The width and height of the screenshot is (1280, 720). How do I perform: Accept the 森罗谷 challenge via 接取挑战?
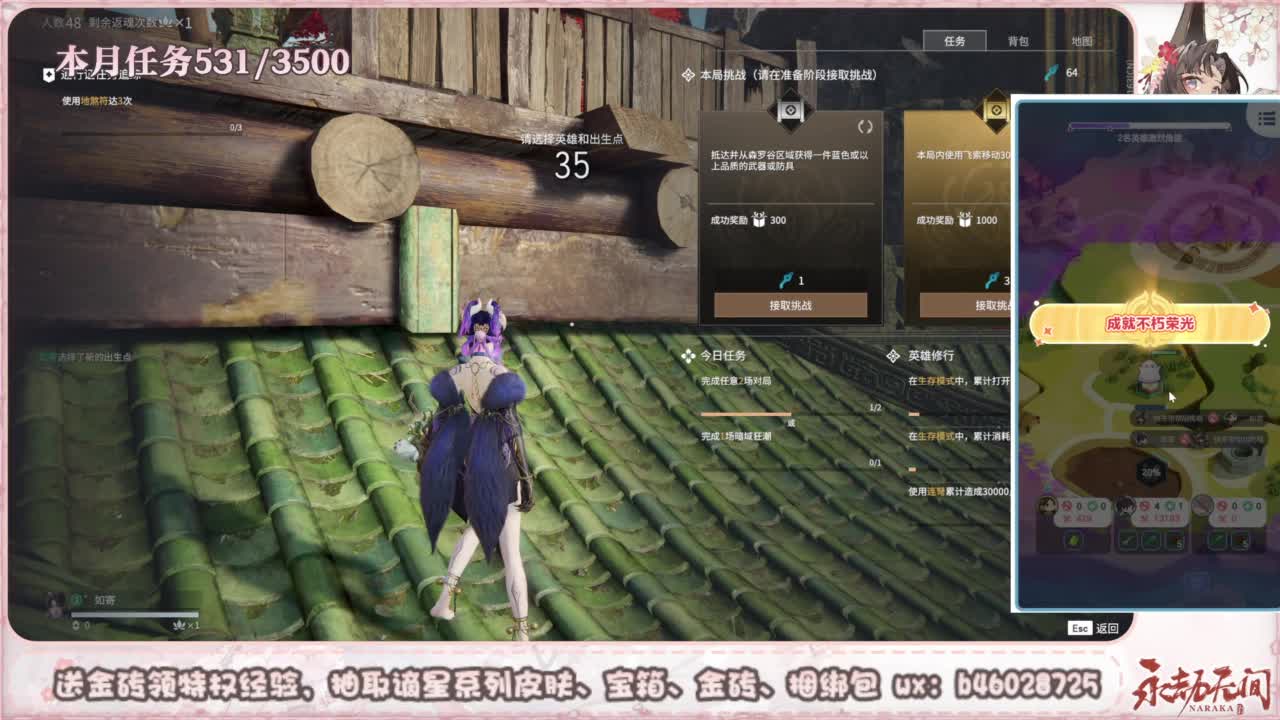(793, 305)
